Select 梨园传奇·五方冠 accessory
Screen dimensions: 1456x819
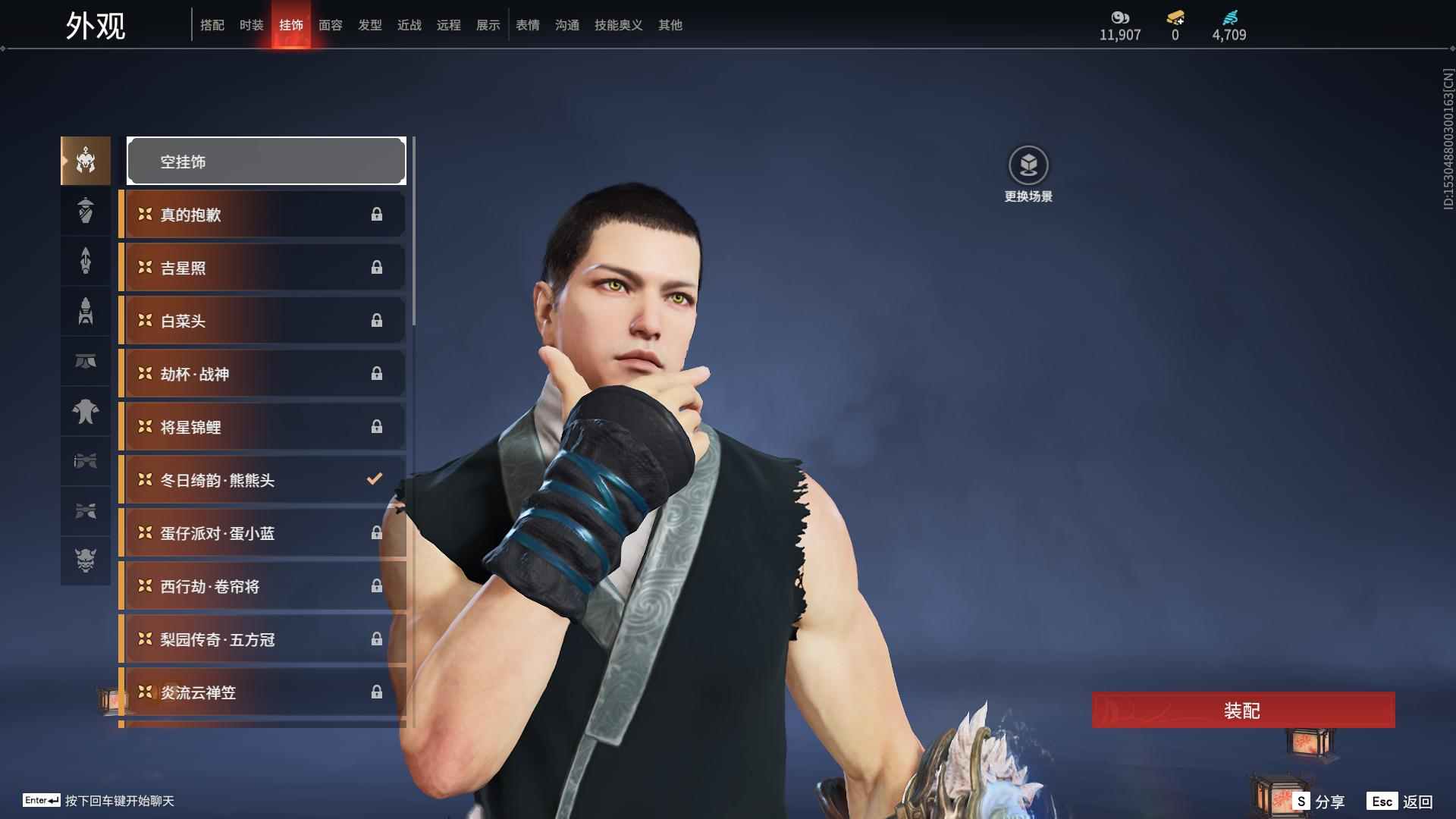pyautogui.click(x=262, y=639)
